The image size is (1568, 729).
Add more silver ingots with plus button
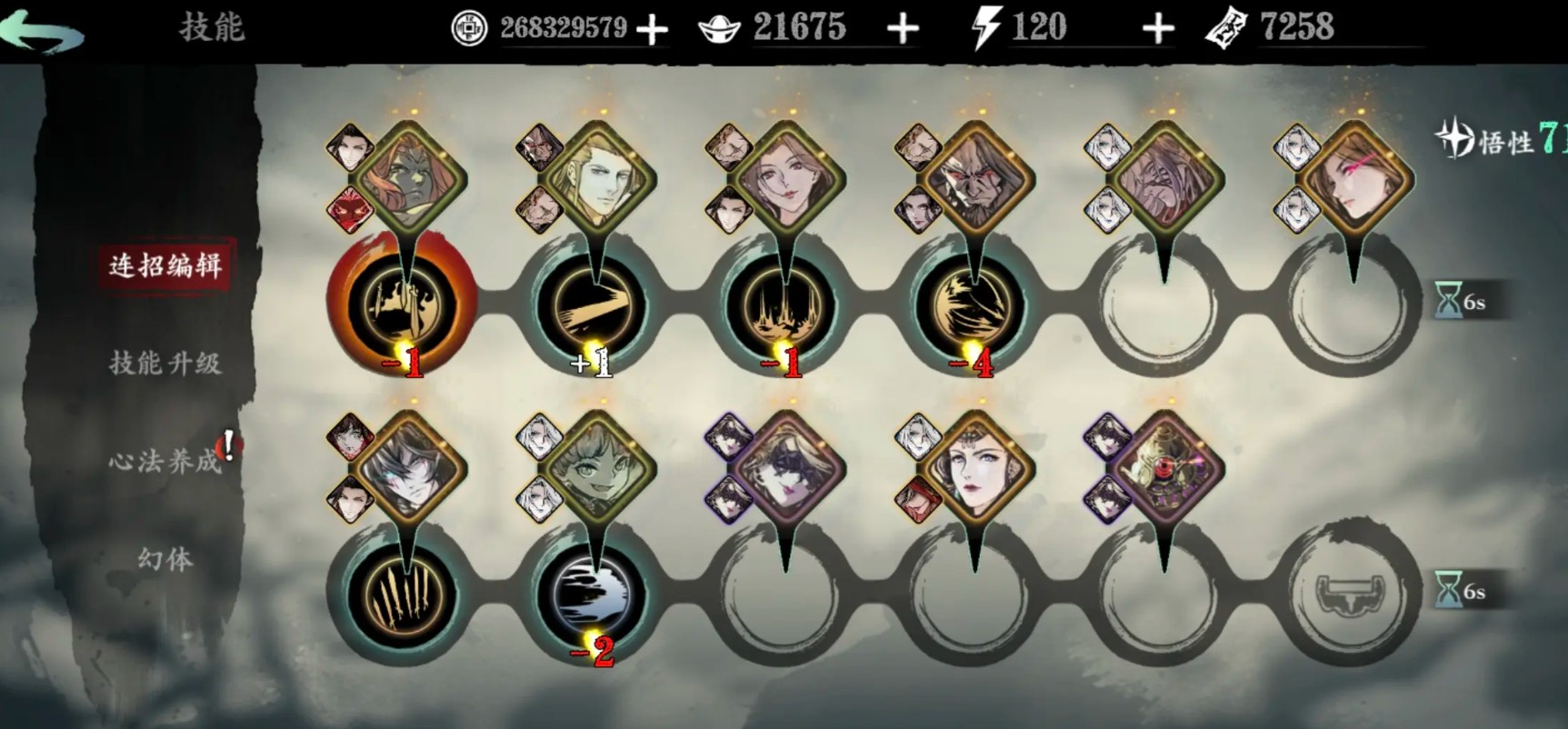pyautogui.click(x=903, y=29)
